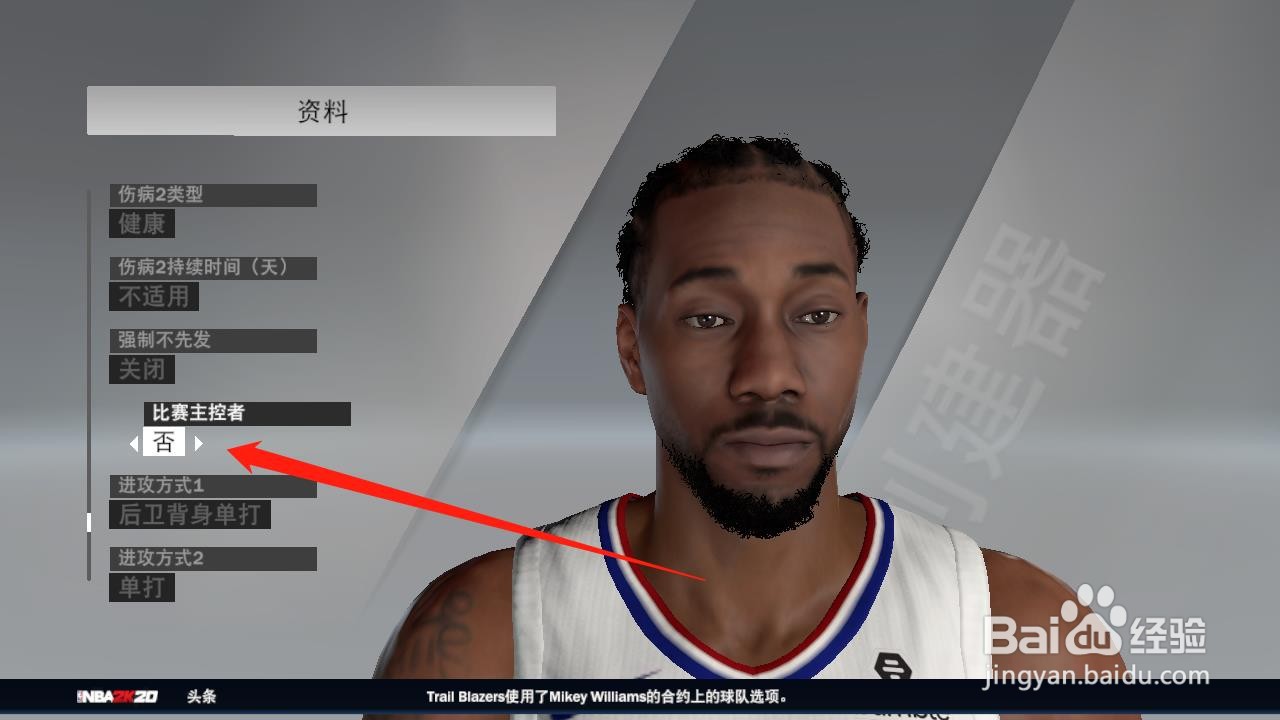This screenshot has height=720, width=1280.
Task: Click the 头条 label in bottom bar
Action: click(x=200, y=697)
